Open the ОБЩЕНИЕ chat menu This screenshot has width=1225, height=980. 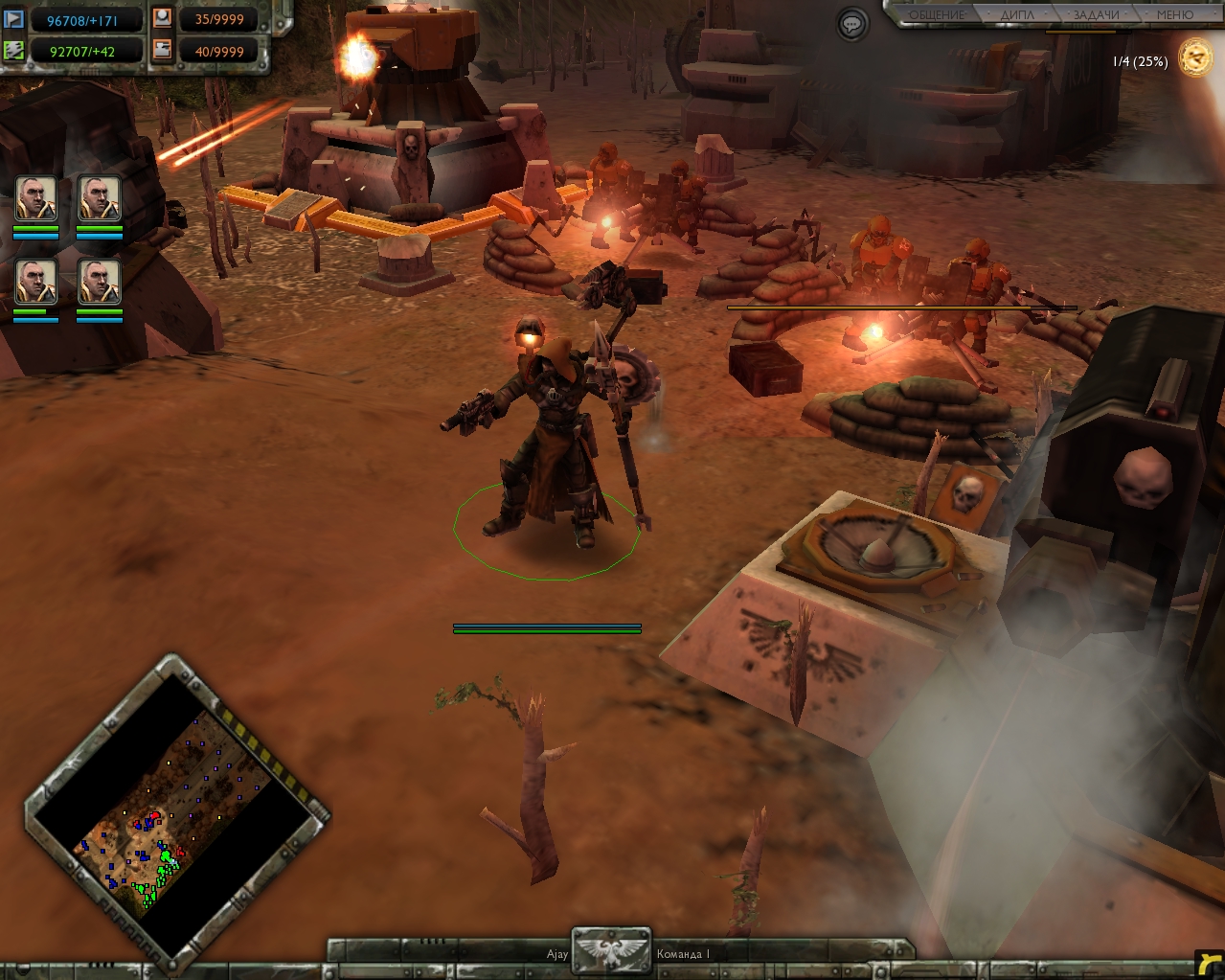coord(937,14)
